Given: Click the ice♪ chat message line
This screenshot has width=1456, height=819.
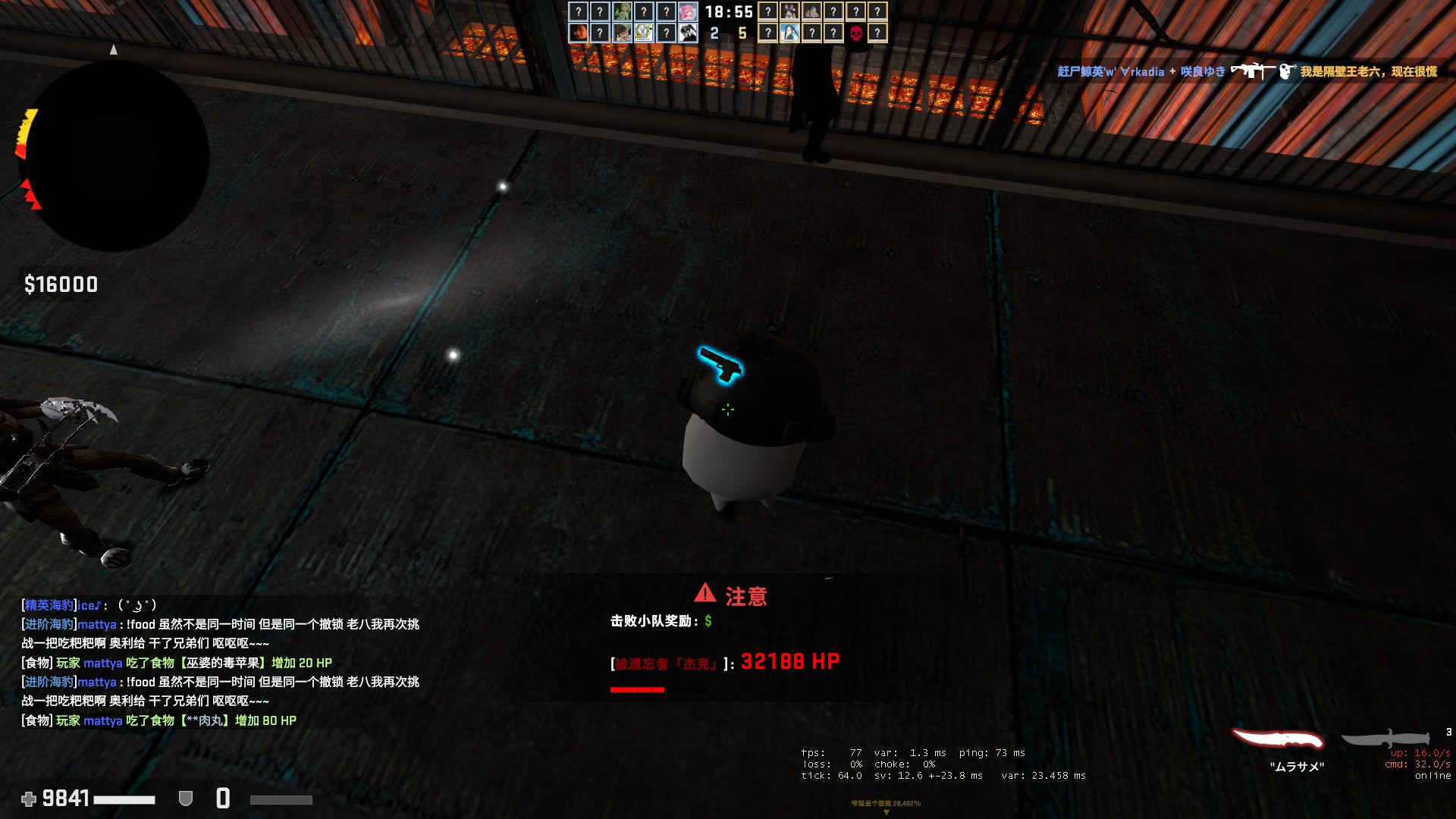Looking at the screenshot, I should [x=89, y=605].
